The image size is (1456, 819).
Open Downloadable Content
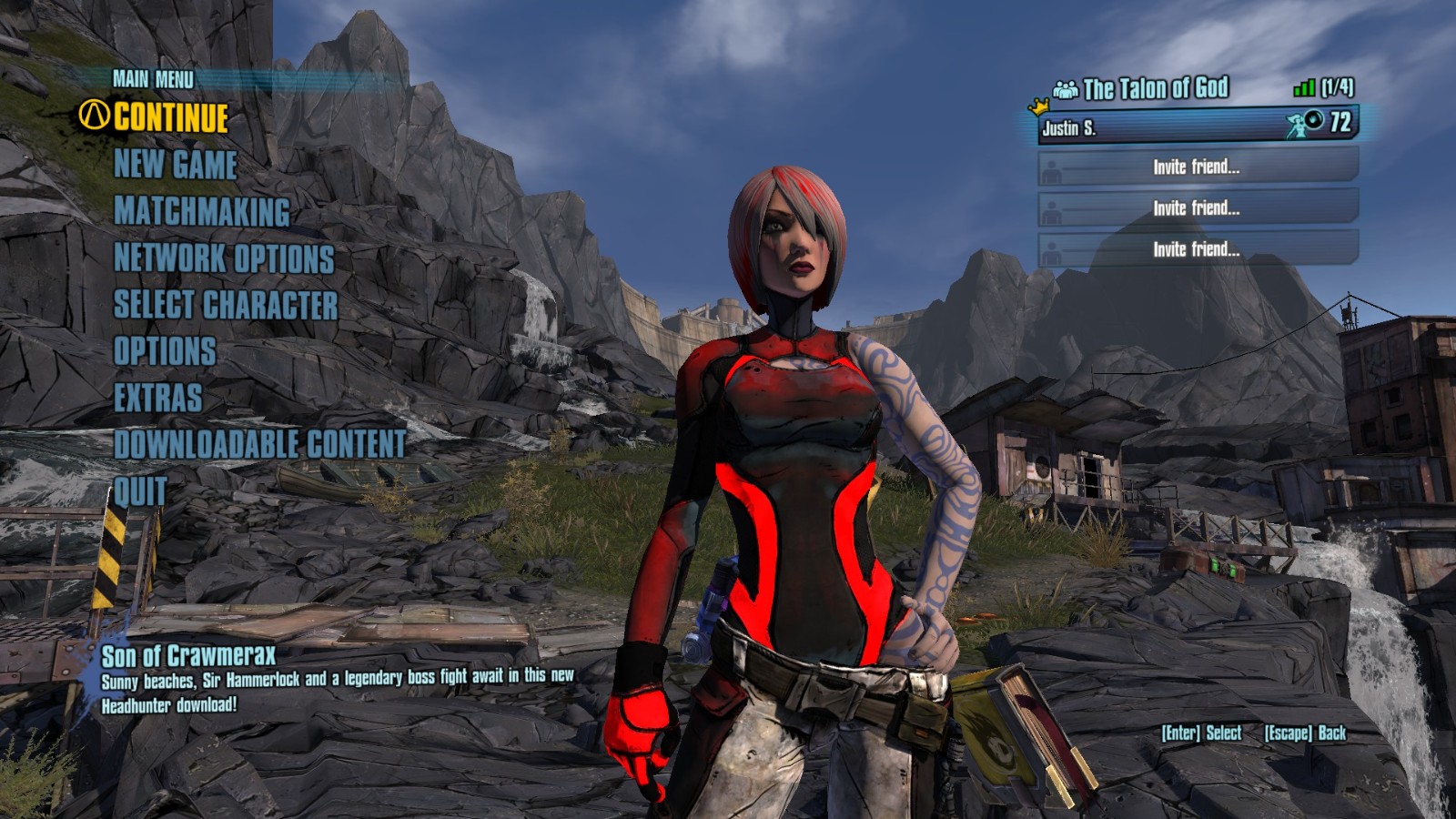pyautogui.click(x=259, y=444)
